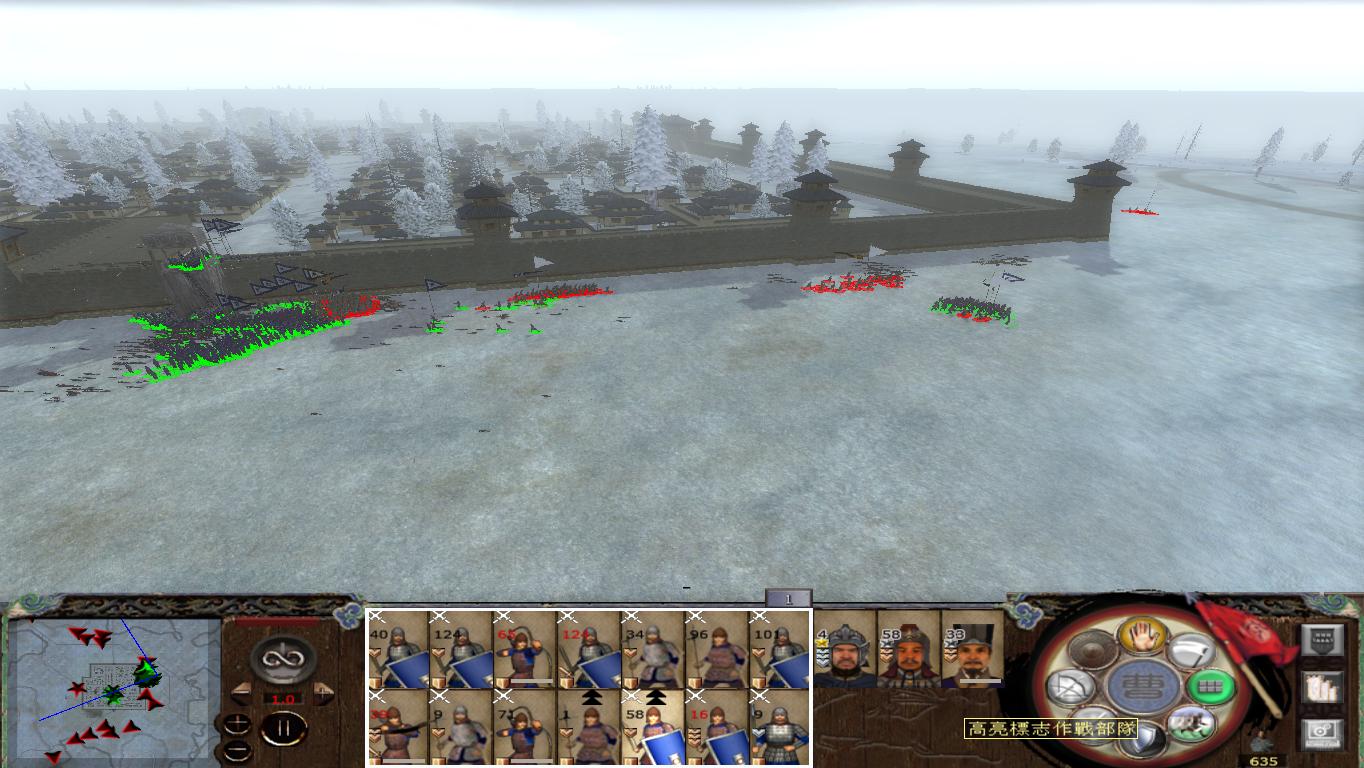1364x768 pixels.
Task: Decrease battle speed with the left arrow
Action: coord(242,693)
